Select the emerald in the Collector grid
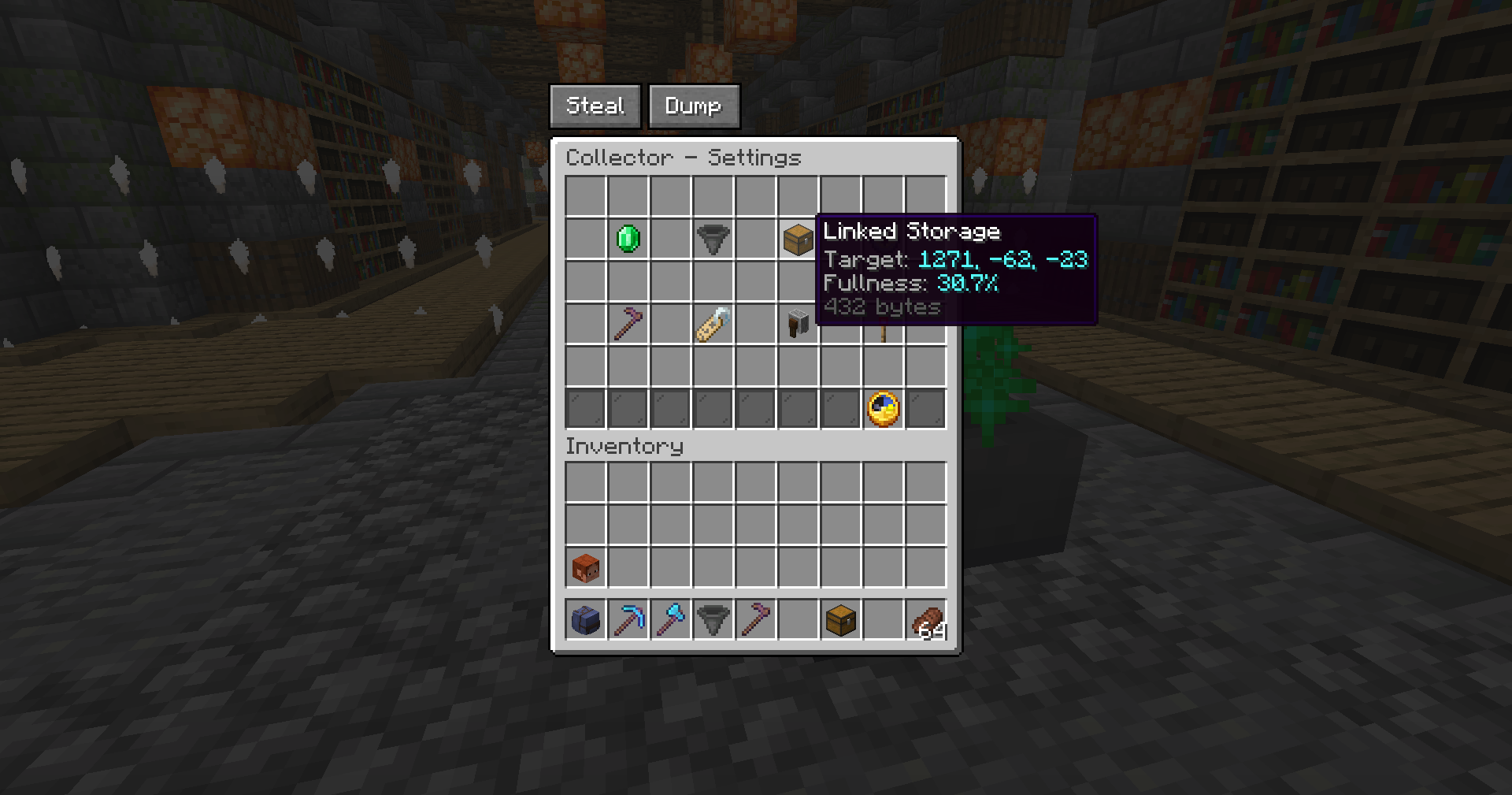Viewport: 1512px width, 795px height. (626, 240)
